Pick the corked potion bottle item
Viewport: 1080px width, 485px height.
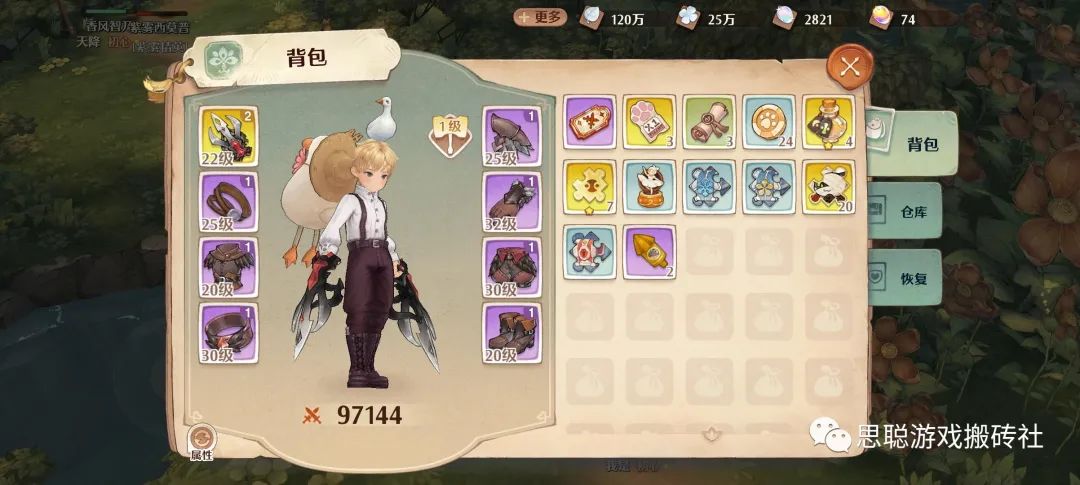(829, 122)
